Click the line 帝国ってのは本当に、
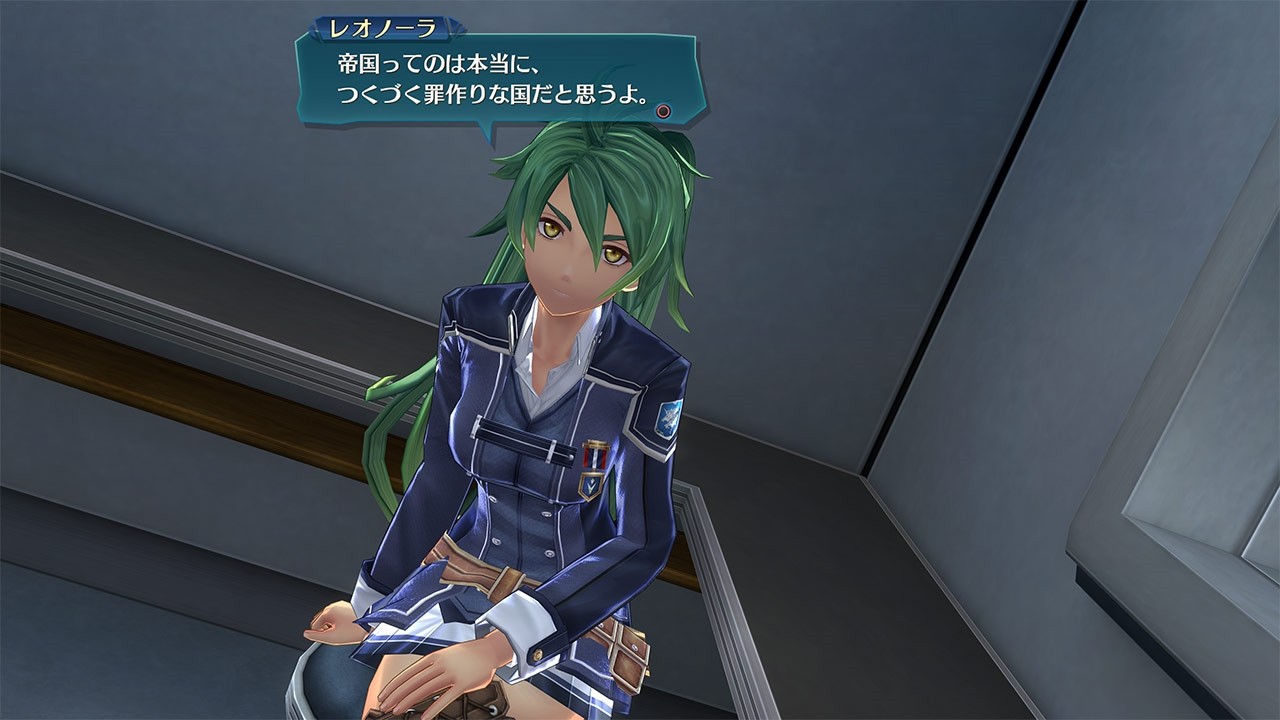 tap(440, 65)
